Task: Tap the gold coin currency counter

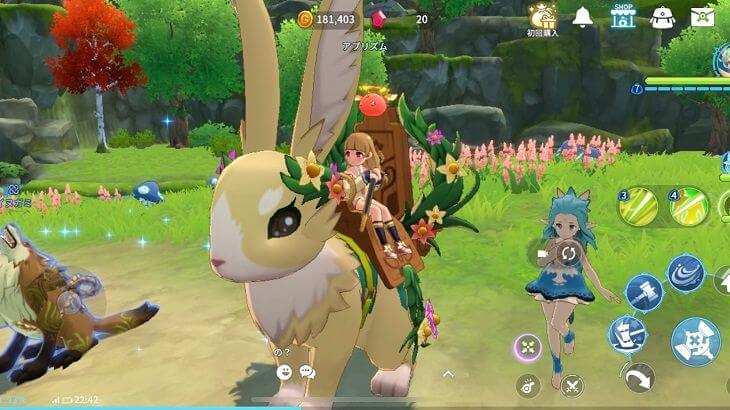Action: point(328,19)
